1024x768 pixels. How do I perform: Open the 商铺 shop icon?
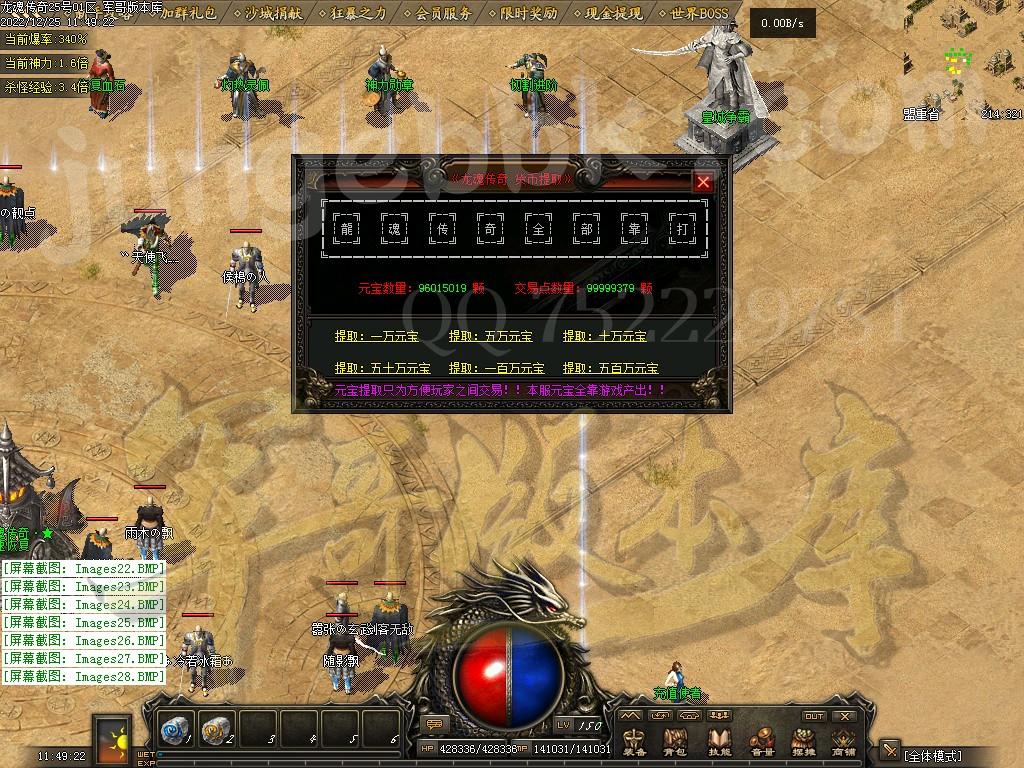pos(844,742)
